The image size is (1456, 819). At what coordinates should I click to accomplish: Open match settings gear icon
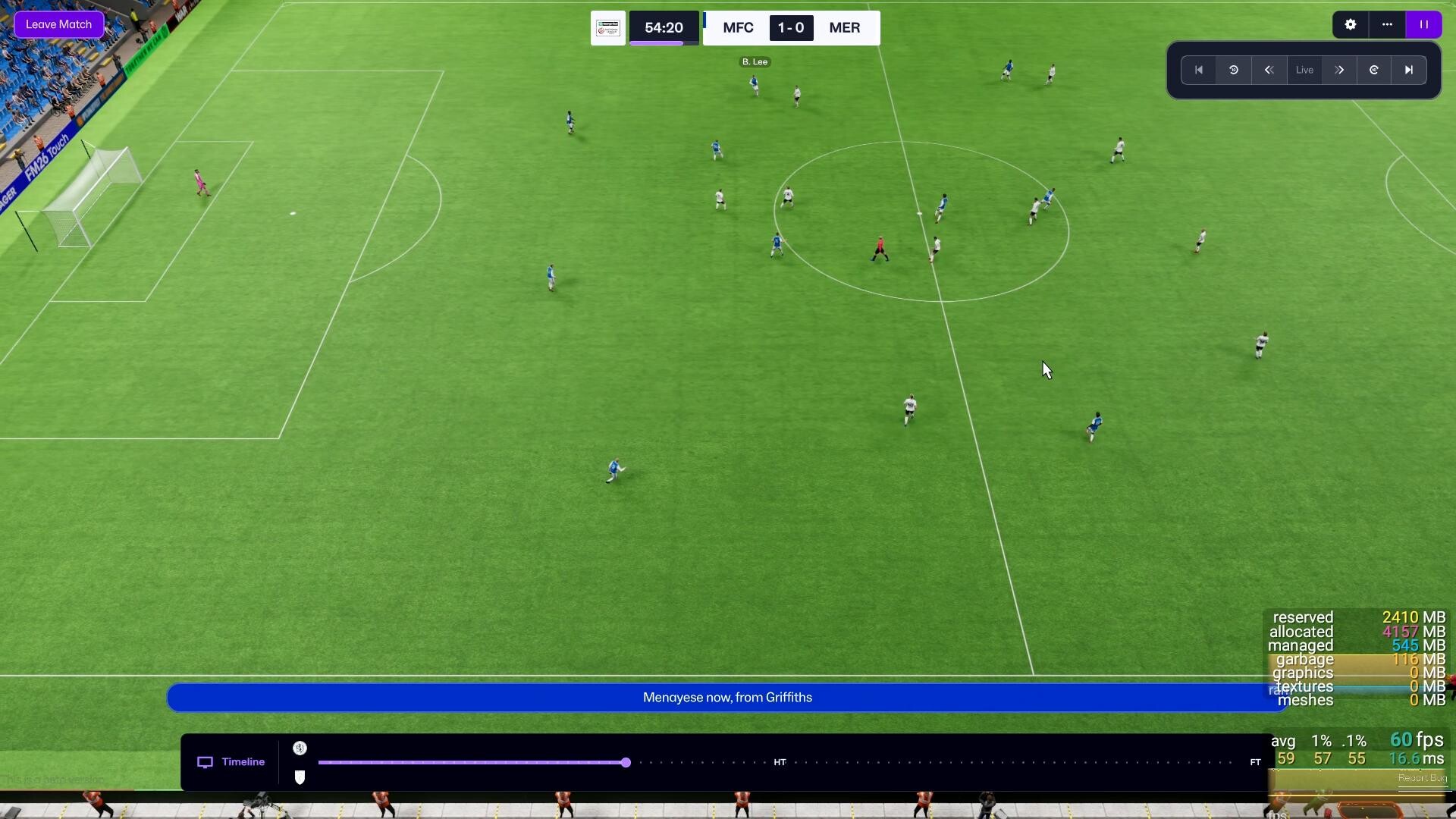click(x=1350, y=24)
